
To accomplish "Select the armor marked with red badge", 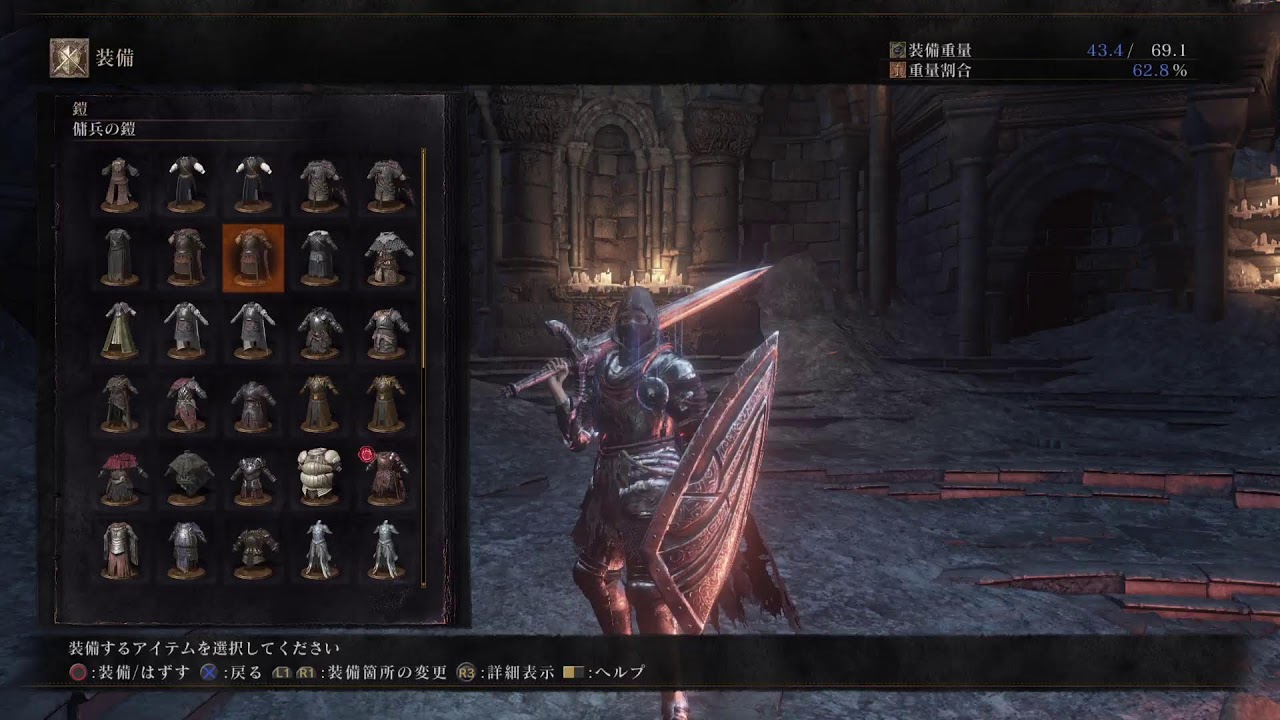I will pyautogui.click(x=386, y=475).
